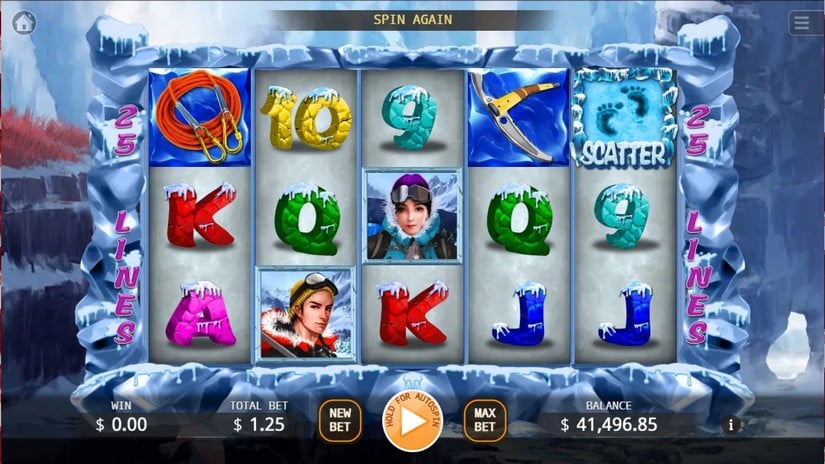This screenshot has height=464, width=825.
Task: Open the hamburger menu
Action: coord(800,22)
